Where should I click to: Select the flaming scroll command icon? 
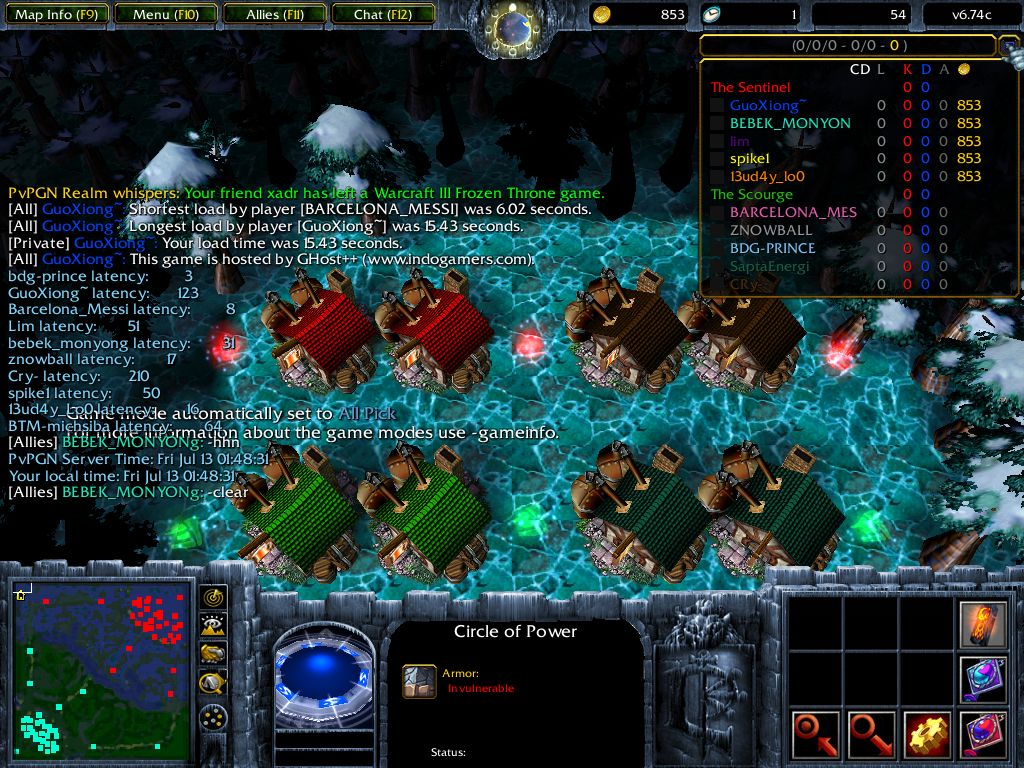tap(983, 622)
